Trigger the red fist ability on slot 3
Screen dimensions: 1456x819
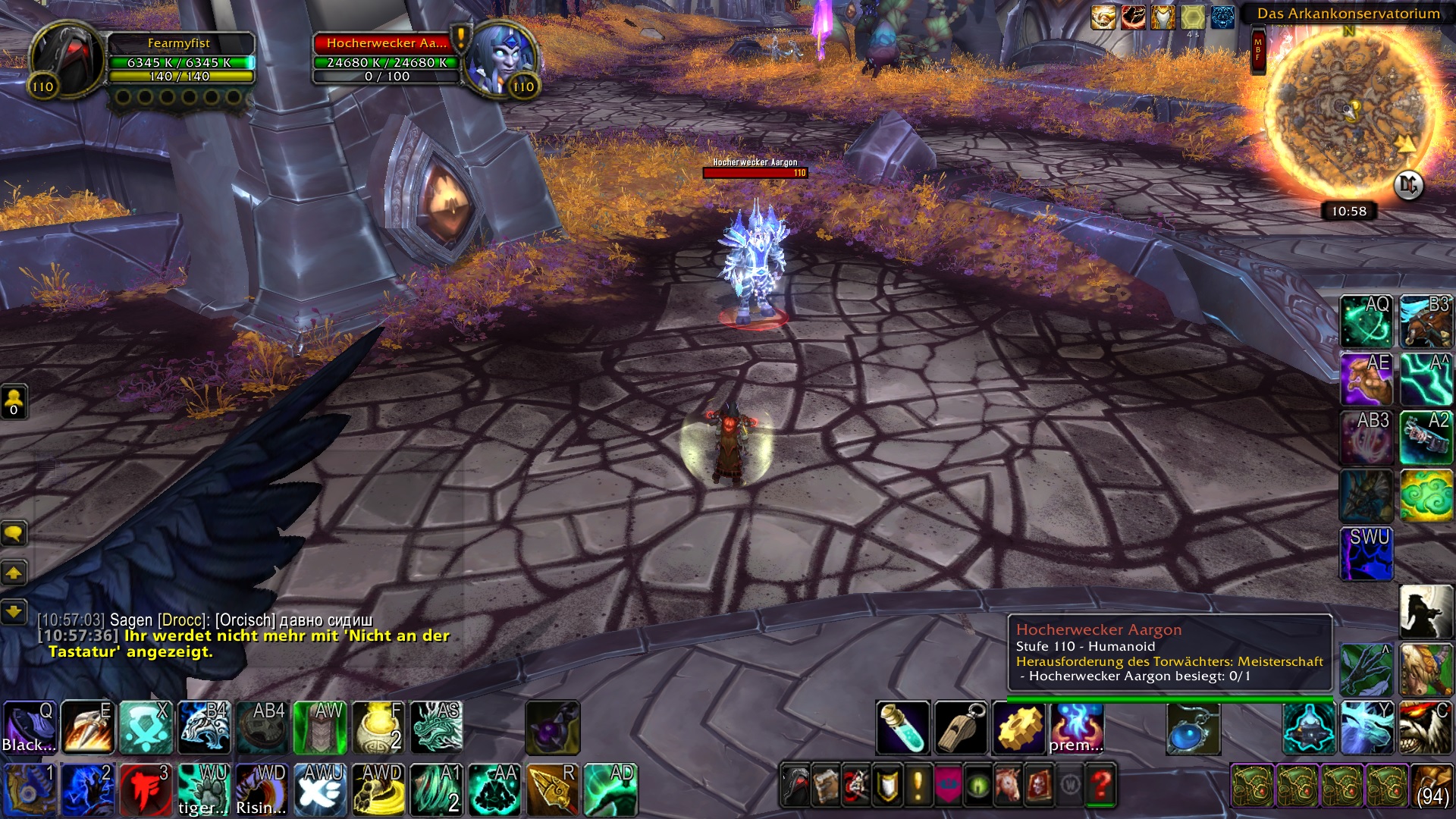(x=145, y=789)
